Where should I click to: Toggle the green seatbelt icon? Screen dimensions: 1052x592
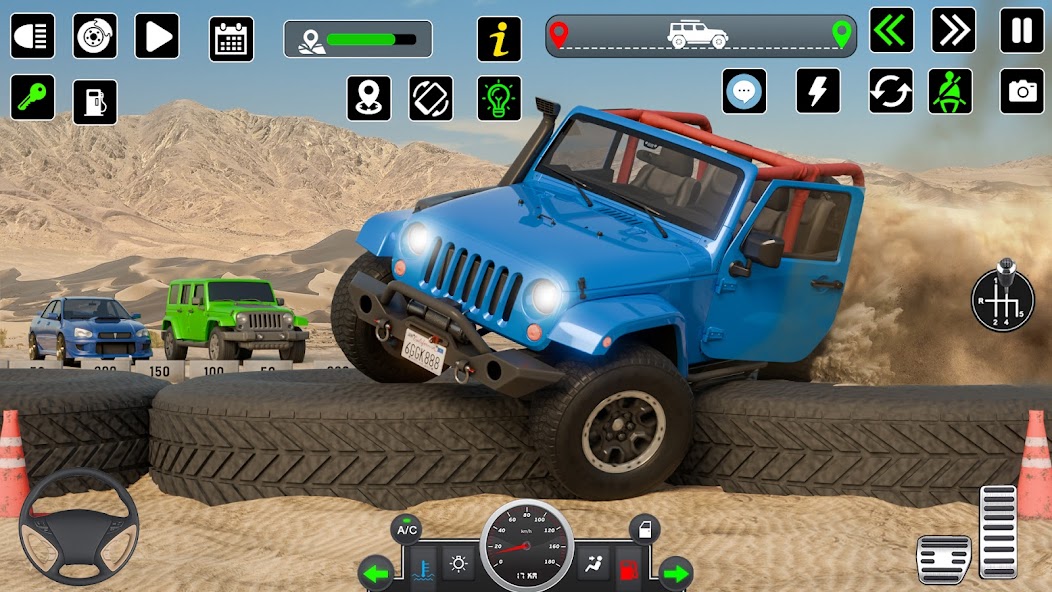coord(950,91)
